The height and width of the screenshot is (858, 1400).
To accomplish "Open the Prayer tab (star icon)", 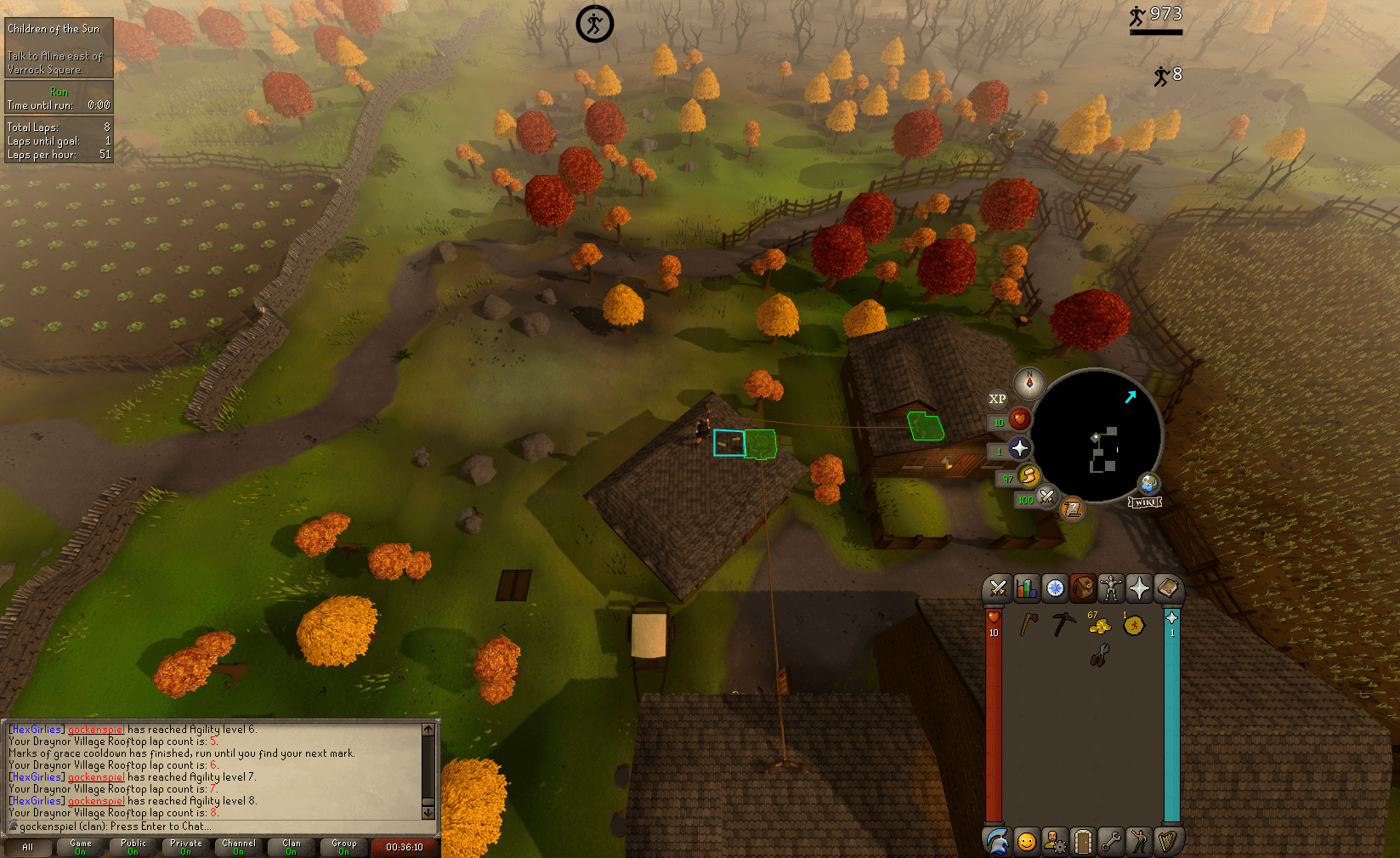I will [x=1139, y=588].
